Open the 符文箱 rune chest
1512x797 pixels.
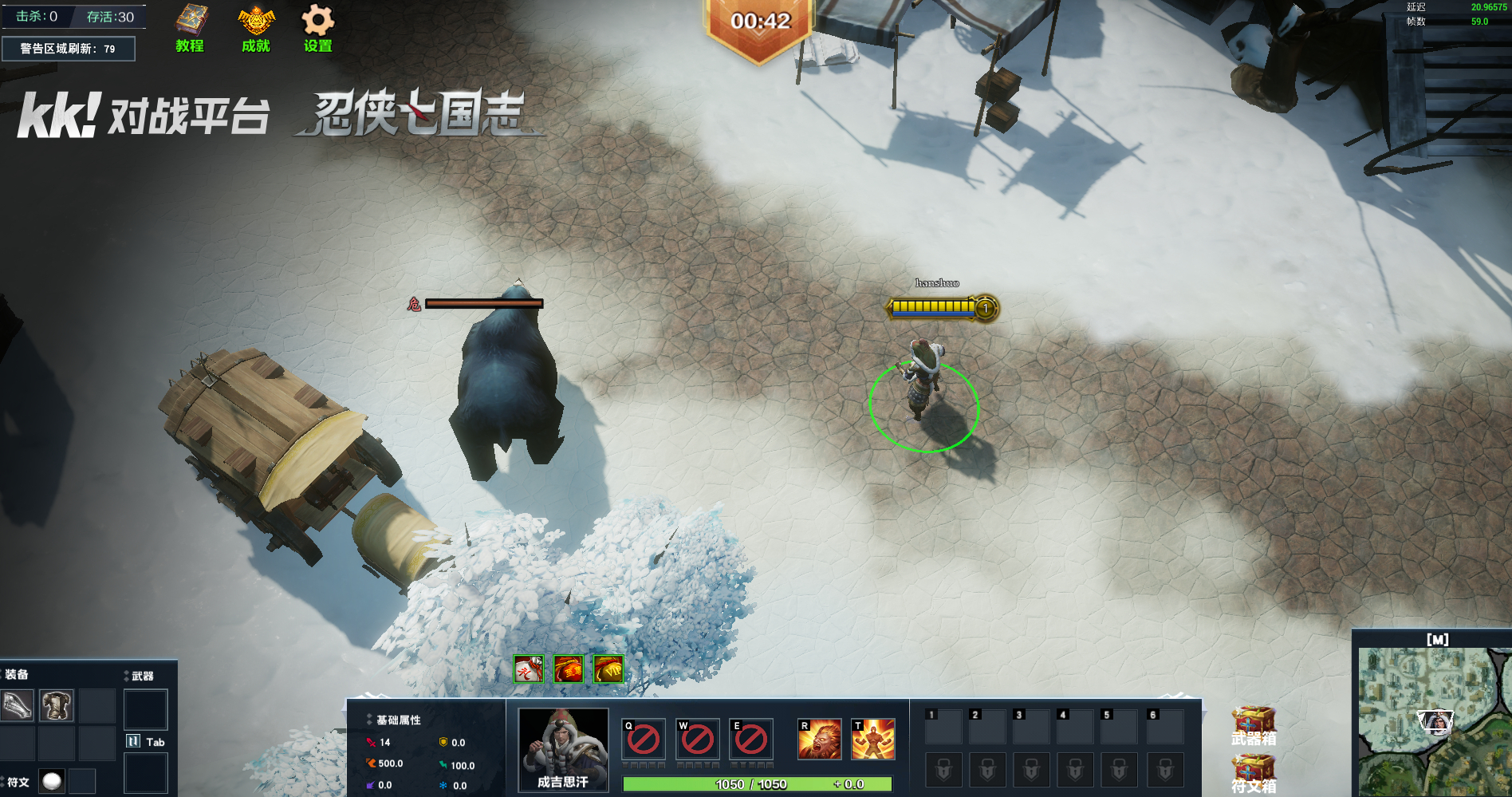(1254, 774)
